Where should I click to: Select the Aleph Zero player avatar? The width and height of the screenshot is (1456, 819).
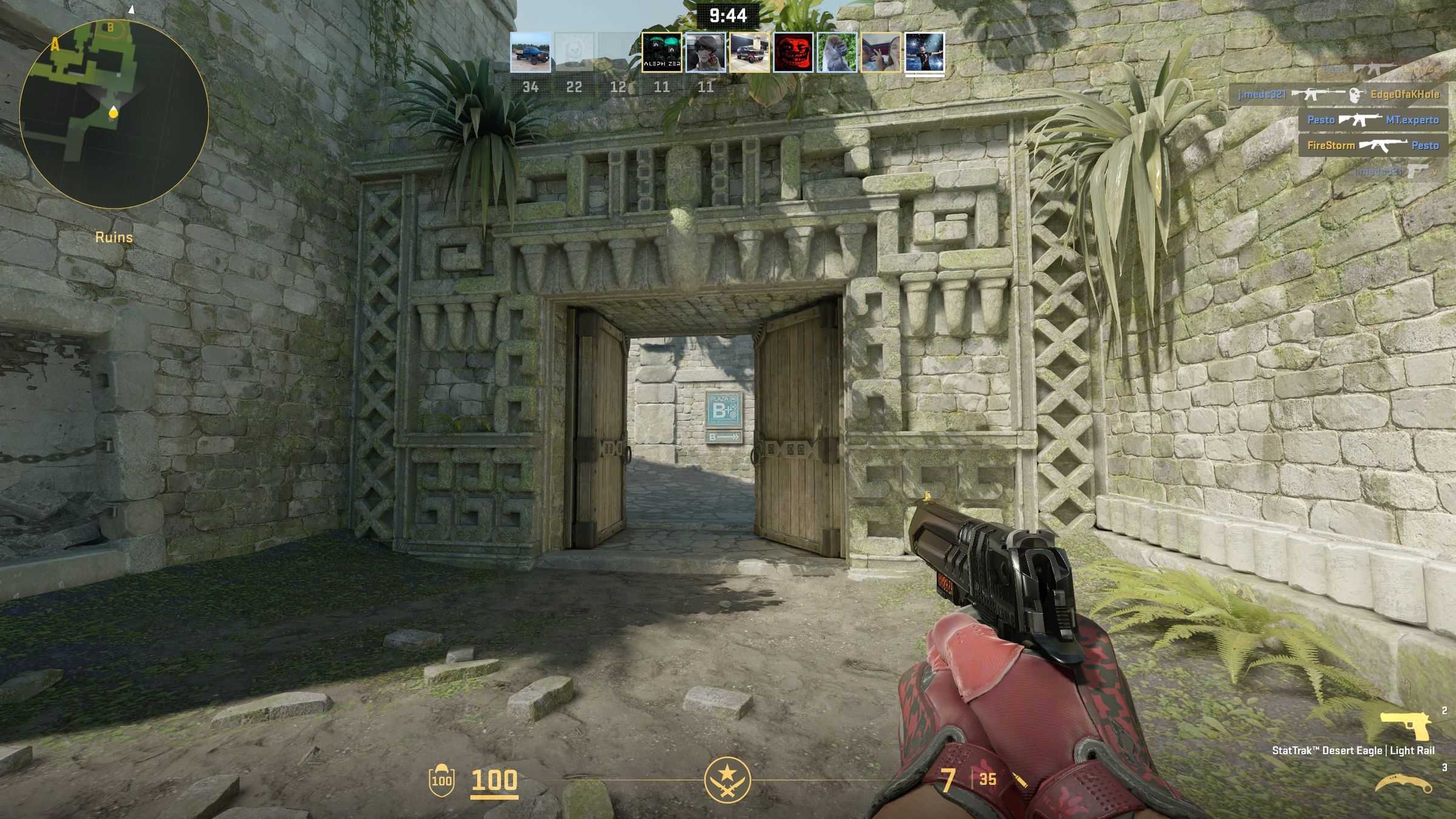[x=661, y=52]
